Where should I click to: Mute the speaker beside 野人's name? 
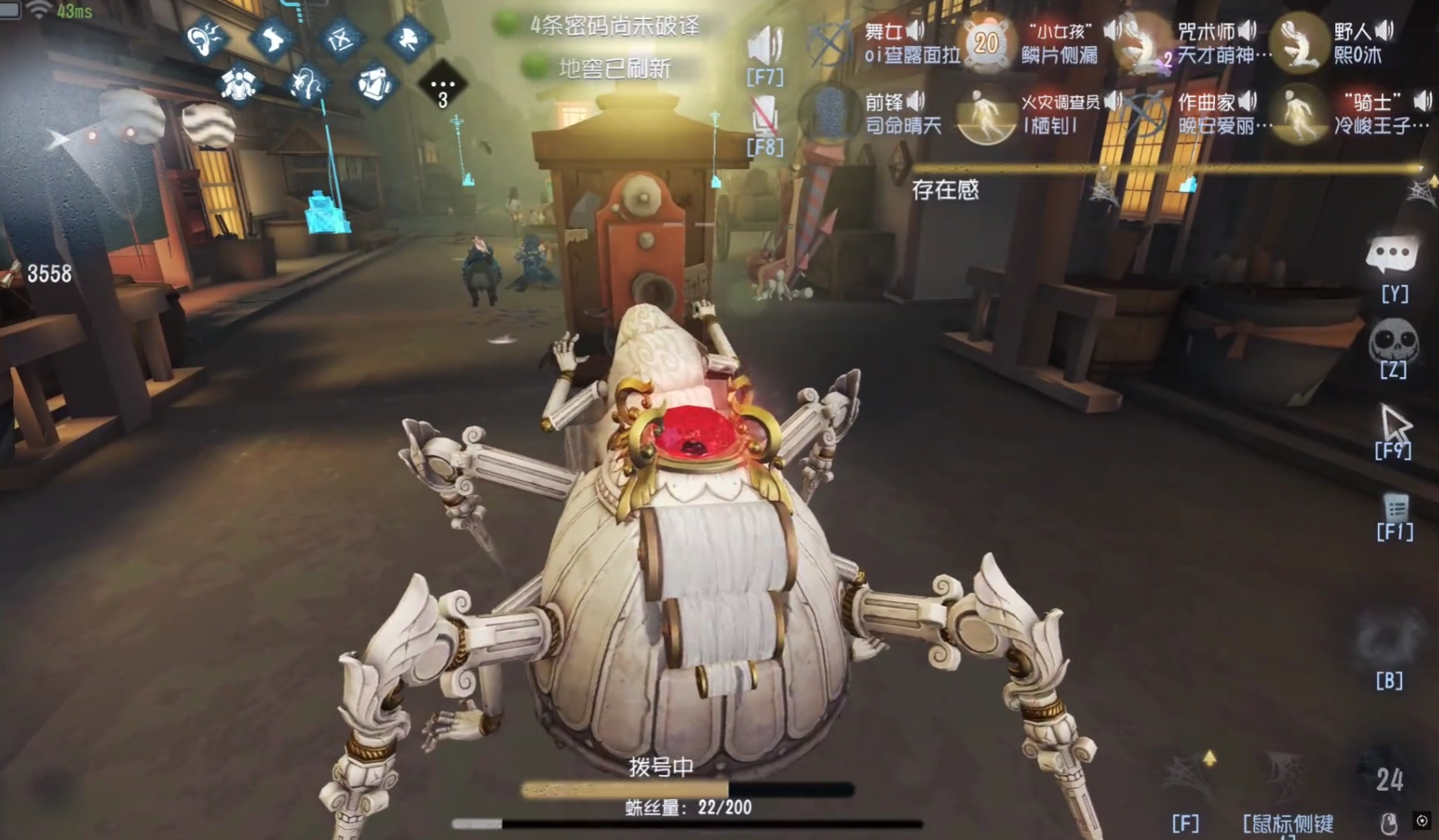click(x=1385, y=31)
